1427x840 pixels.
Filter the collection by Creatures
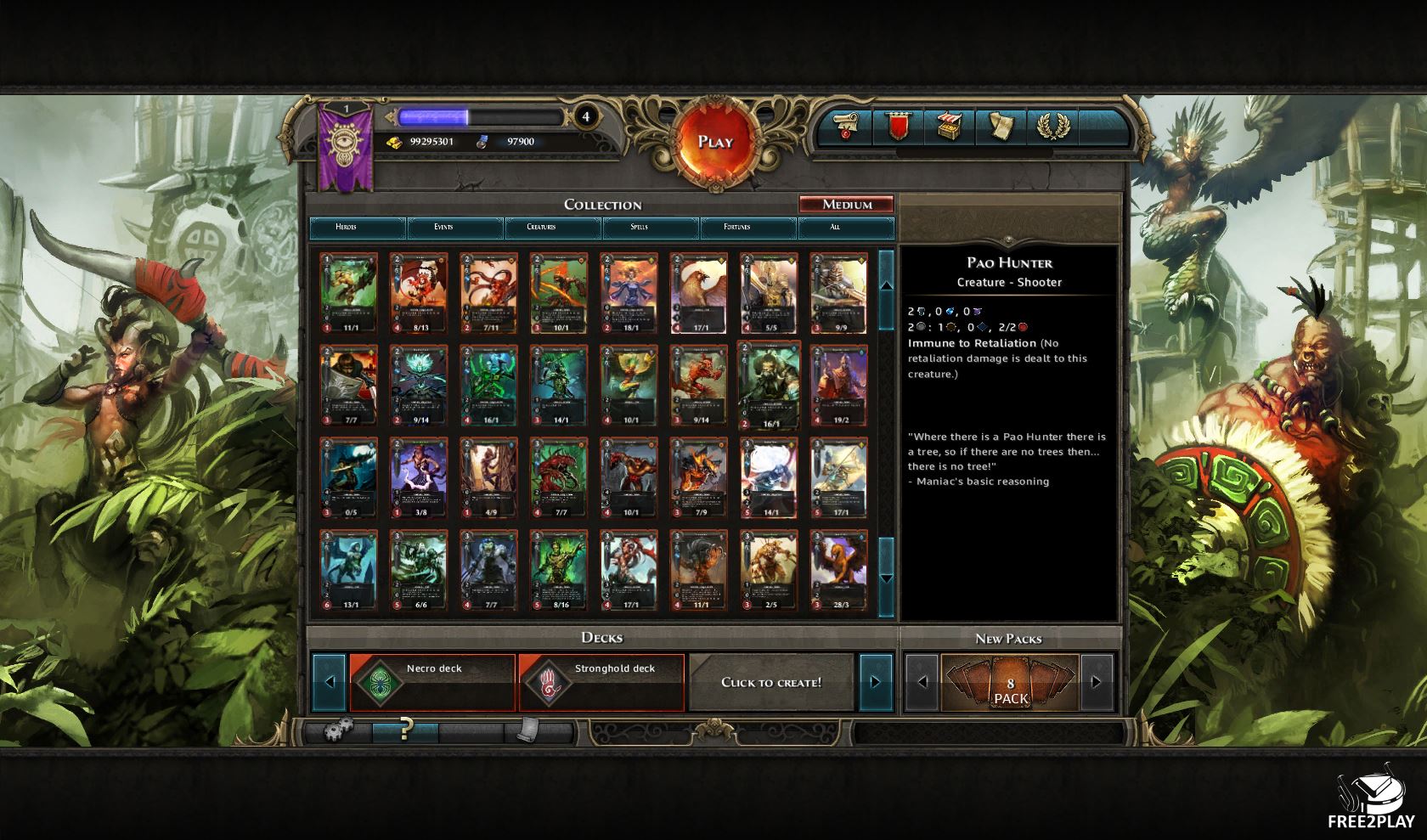[x=541, y=228]
